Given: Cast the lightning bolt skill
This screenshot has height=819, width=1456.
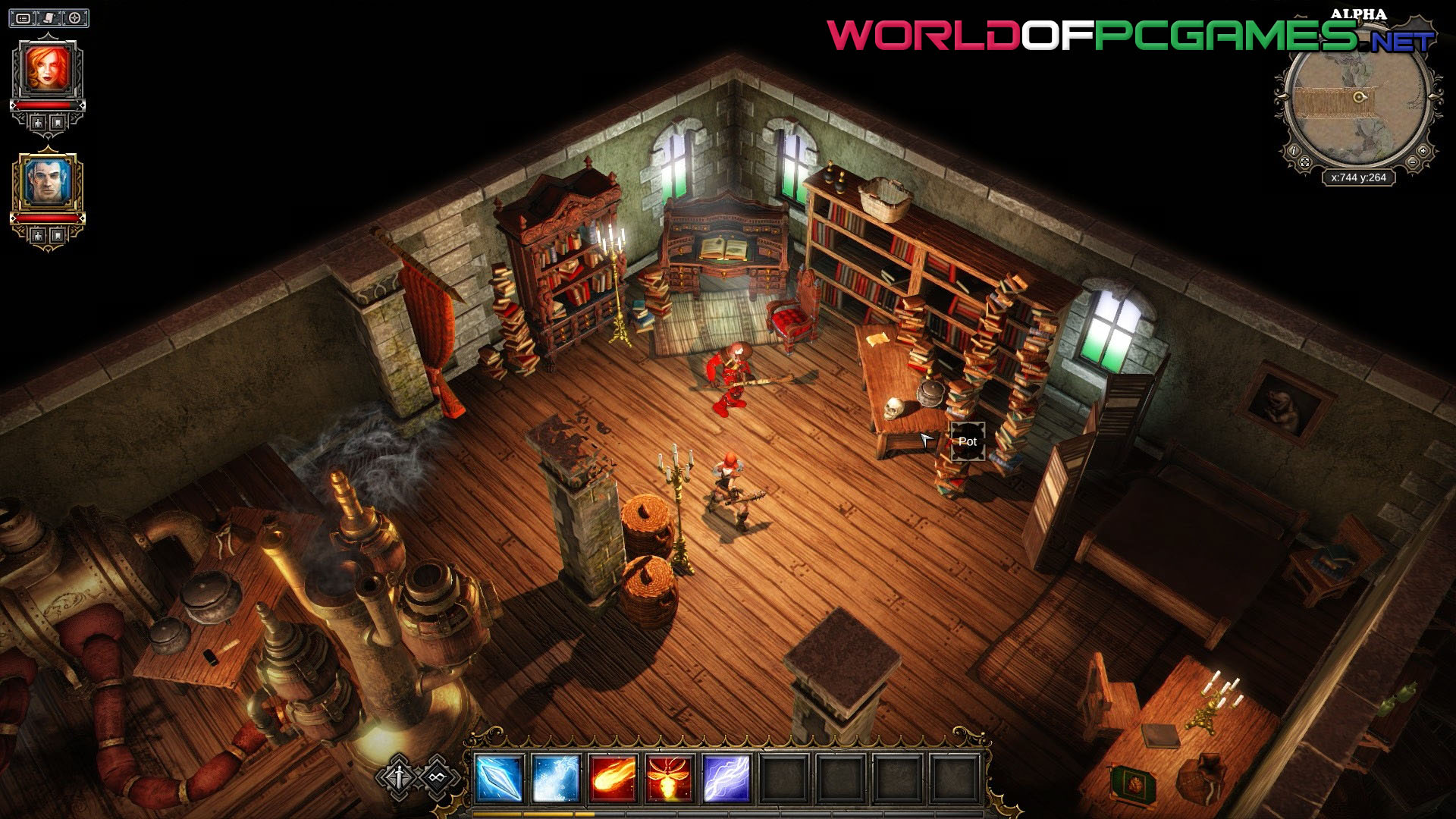Looking at the screenshot, I should coord(726,778).
